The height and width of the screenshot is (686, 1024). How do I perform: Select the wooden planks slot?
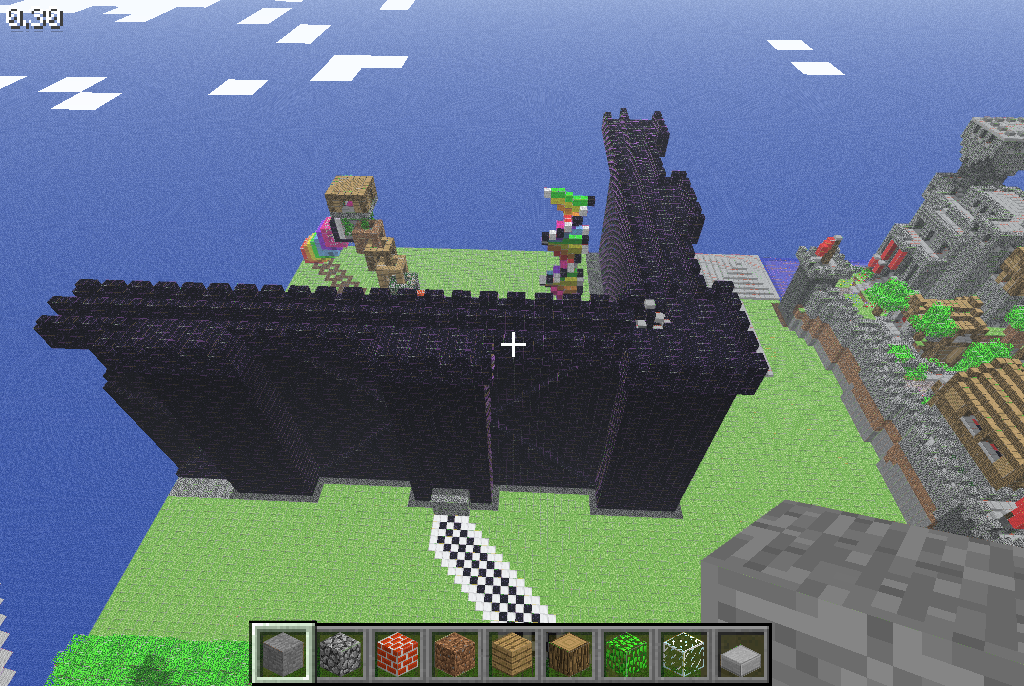511,654
